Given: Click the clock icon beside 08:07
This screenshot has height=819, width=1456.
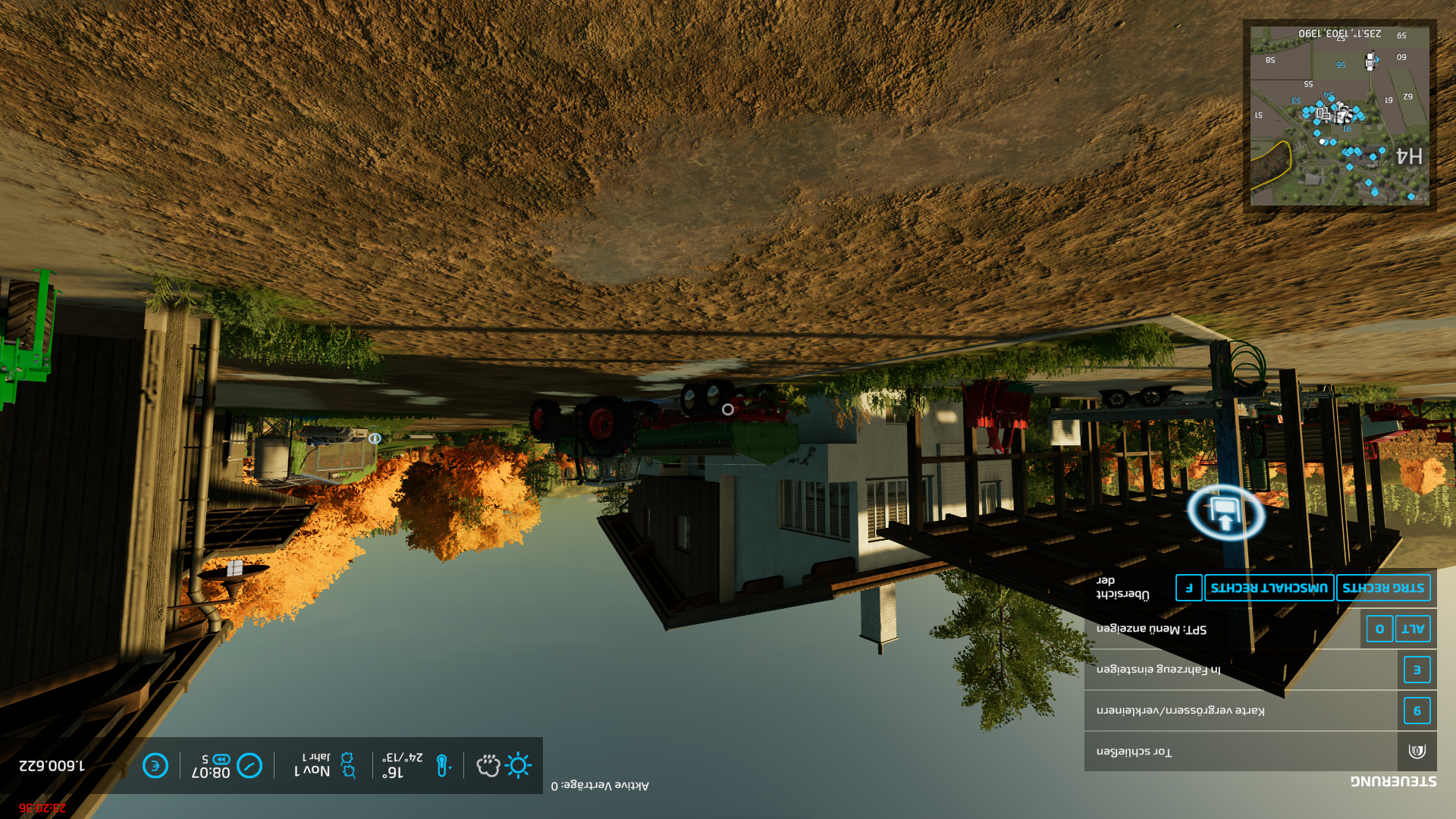Looking at the screenshot, I should 249,765.
